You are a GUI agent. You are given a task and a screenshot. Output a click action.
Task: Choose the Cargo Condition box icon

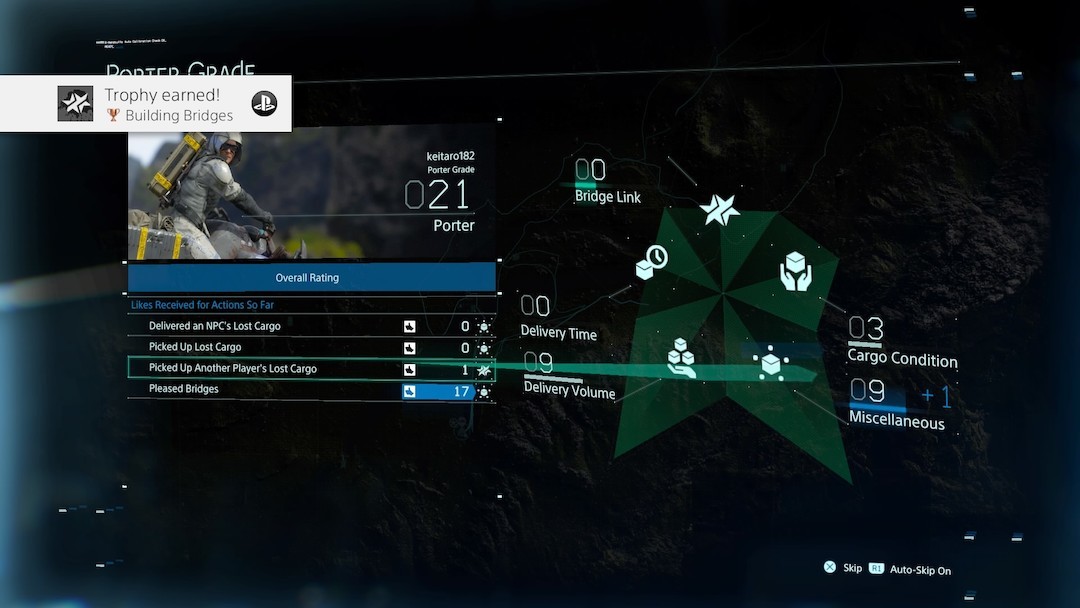click(795, 272)
